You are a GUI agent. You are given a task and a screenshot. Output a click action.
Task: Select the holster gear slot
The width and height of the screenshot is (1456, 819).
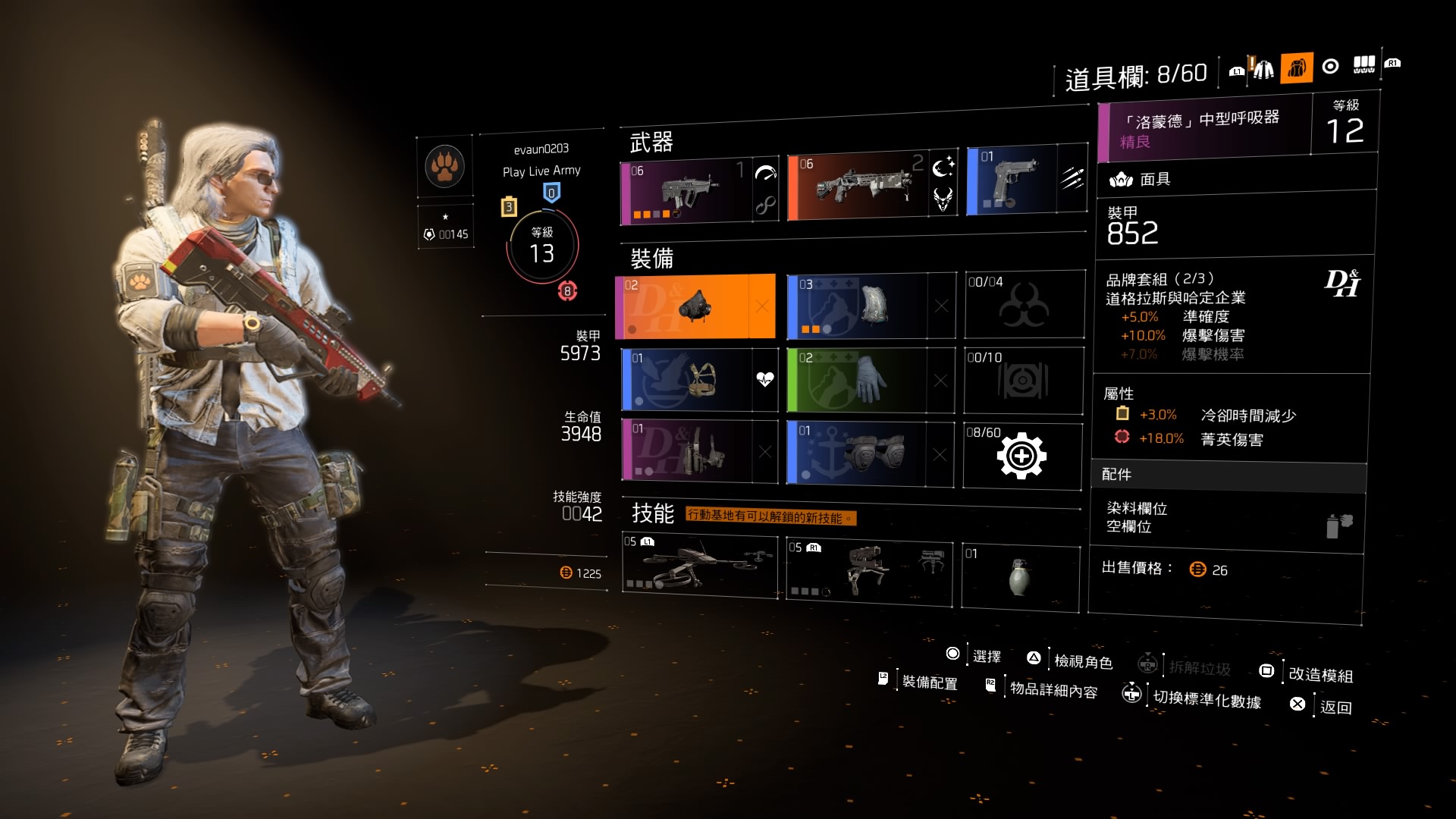pyautogui.click(x=686, y=451)
